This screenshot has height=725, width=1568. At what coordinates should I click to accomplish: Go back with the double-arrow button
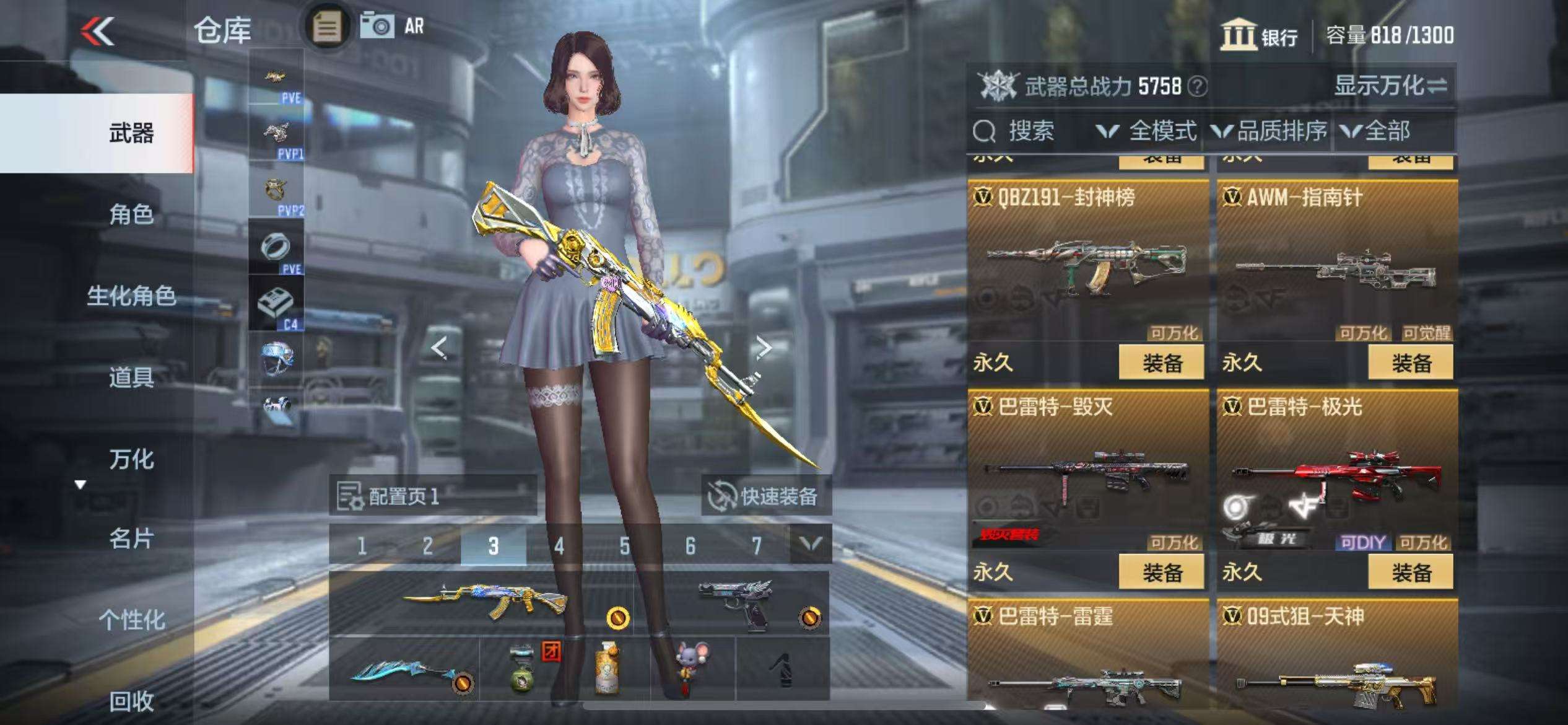pyautogui.click(x=98, y=31)
